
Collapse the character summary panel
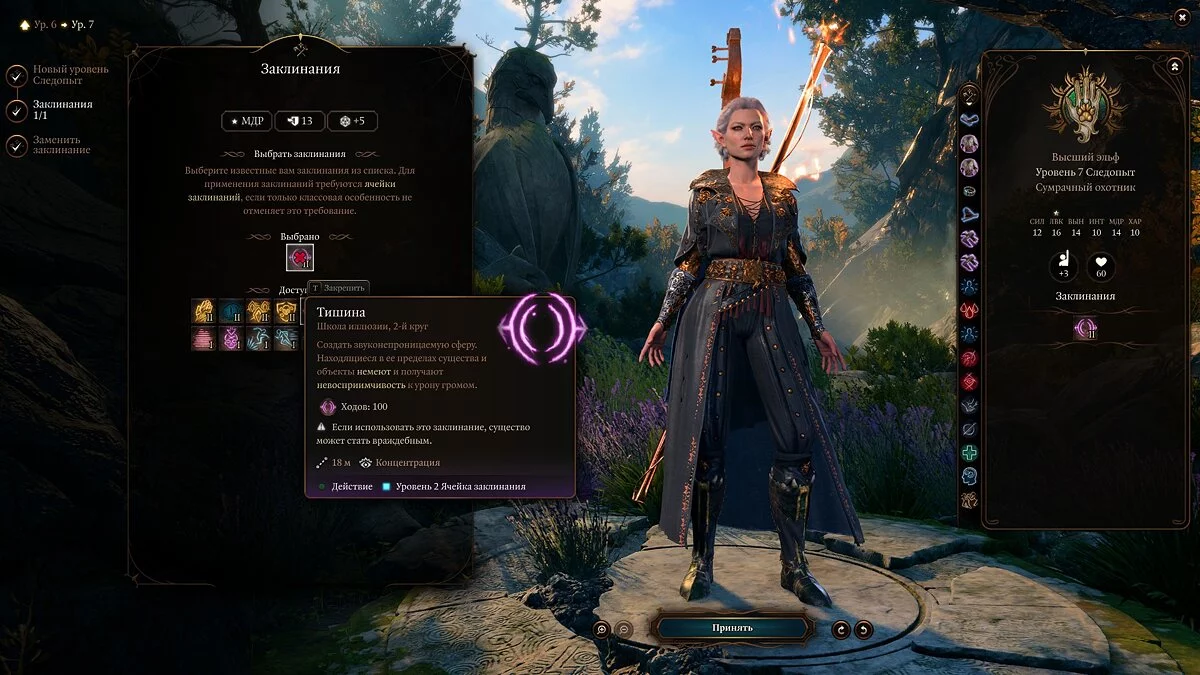pyautogui.click(x=1174, y=66)
